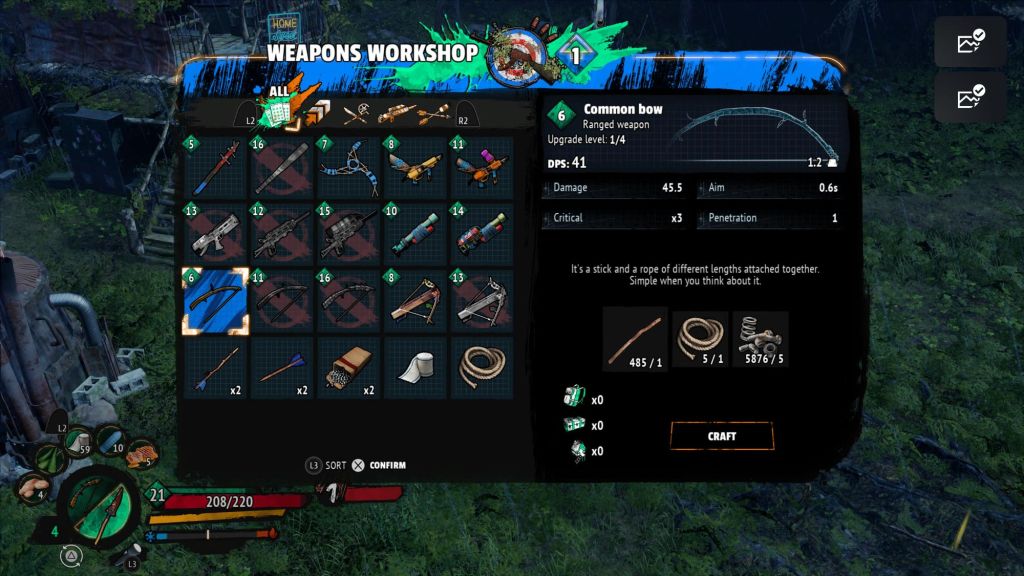This screenshot has width=1024, height=576.
Task: Click the wooden stick ingredient slot
Action: pos(635,339)
